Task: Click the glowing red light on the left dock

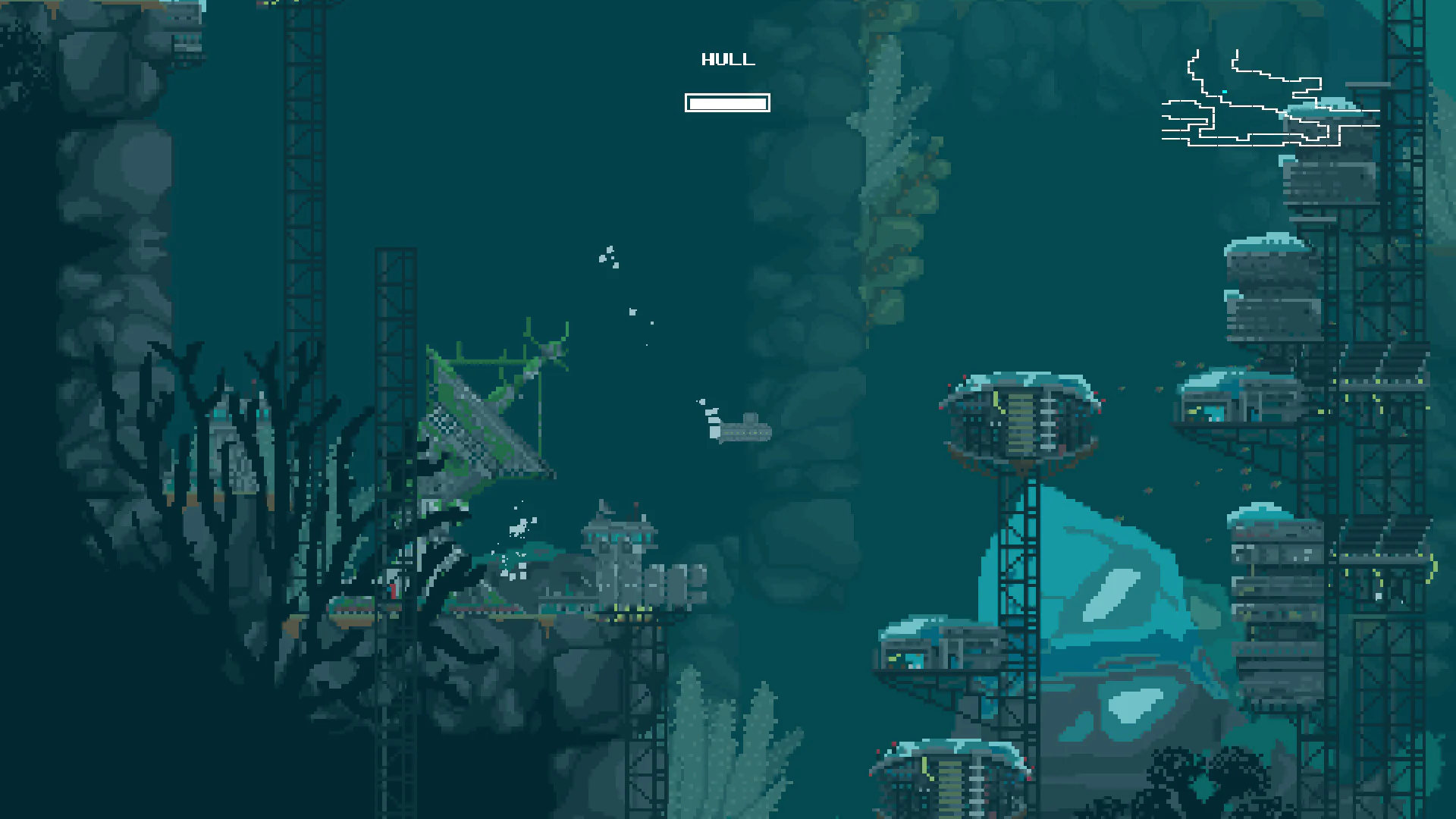Action: click(393, 591)
